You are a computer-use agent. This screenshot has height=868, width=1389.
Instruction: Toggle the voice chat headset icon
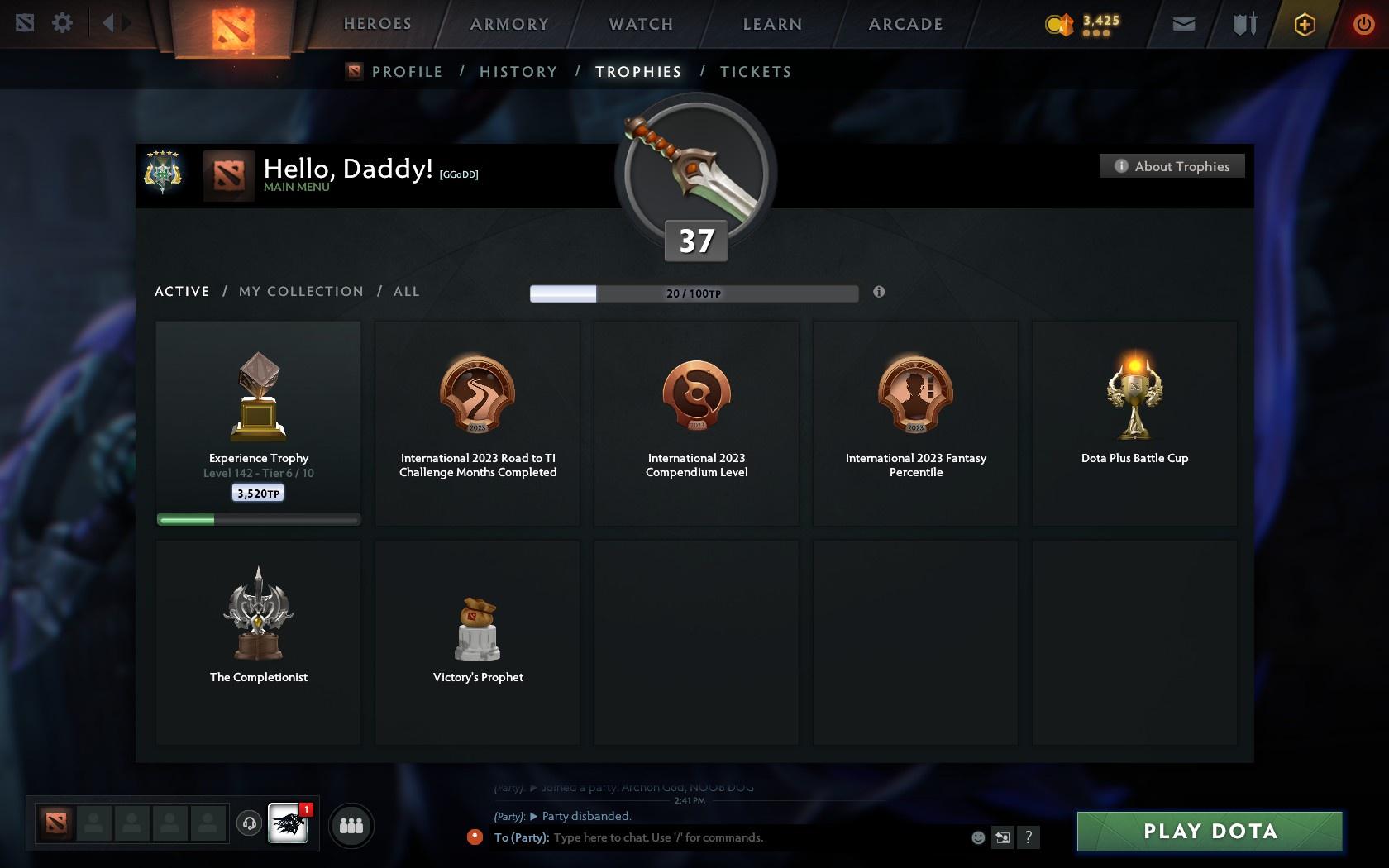coord(249,824)
